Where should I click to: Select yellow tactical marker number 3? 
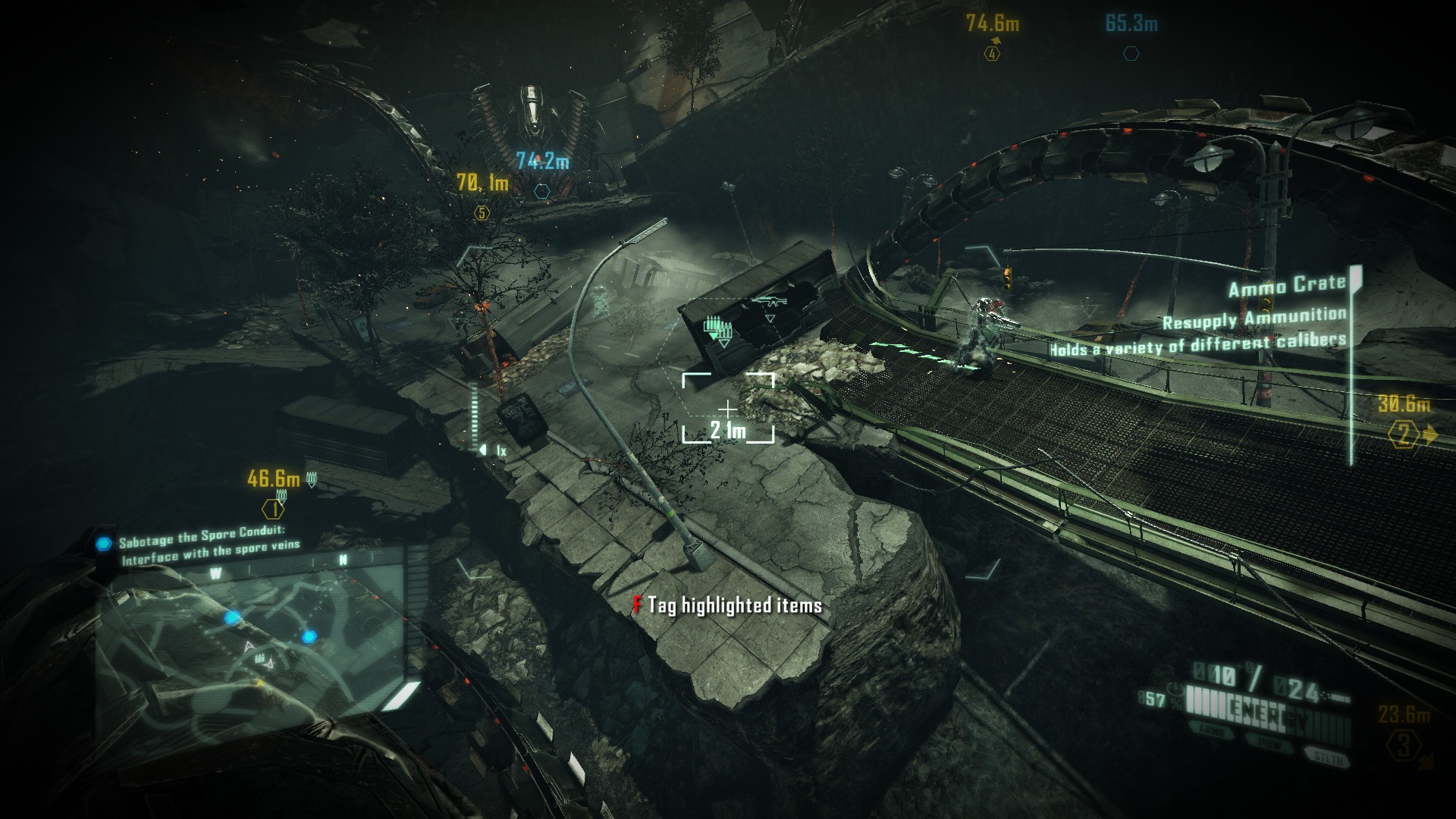pos(1404,745)
